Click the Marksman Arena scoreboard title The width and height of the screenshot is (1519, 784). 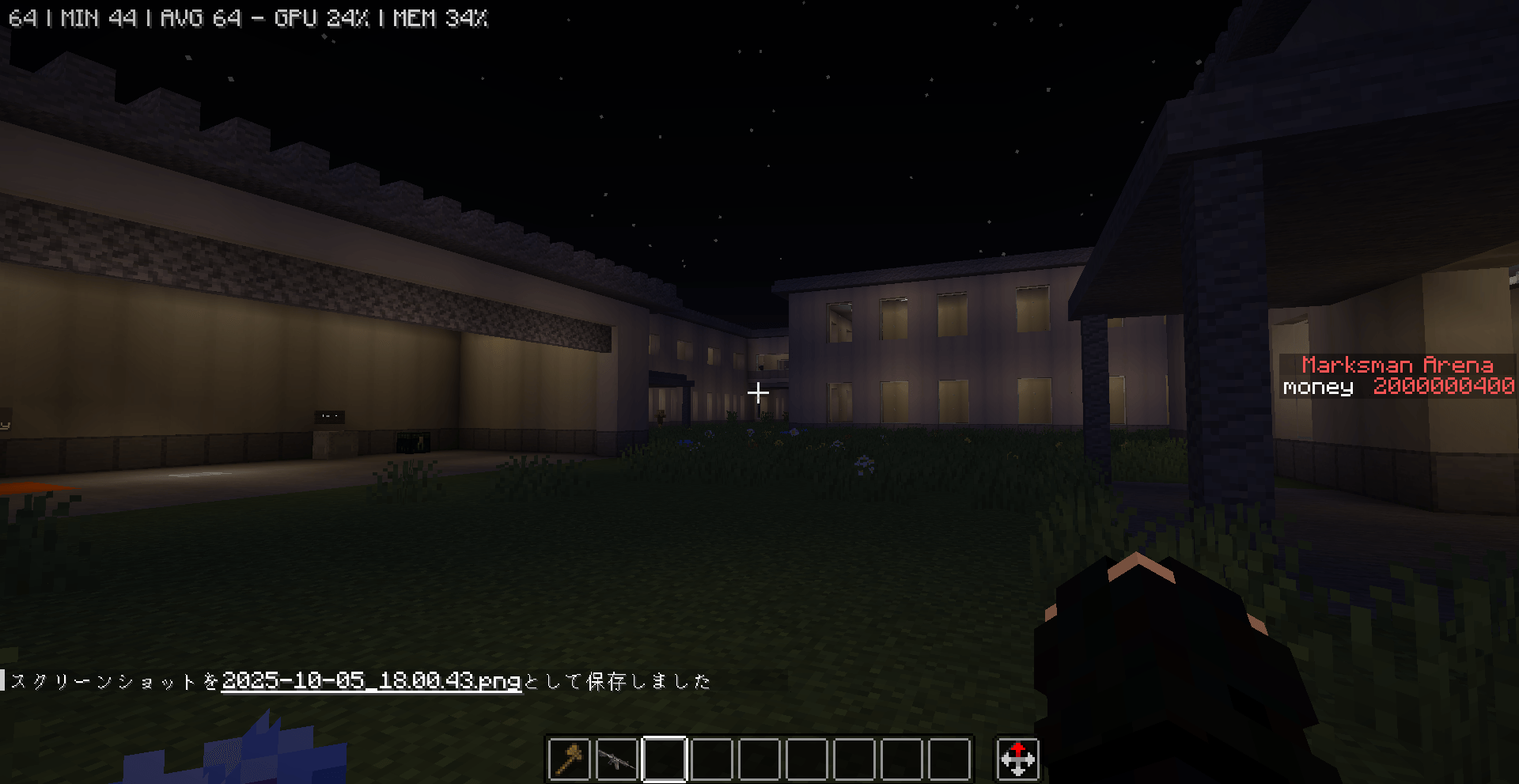point(1397,365)
